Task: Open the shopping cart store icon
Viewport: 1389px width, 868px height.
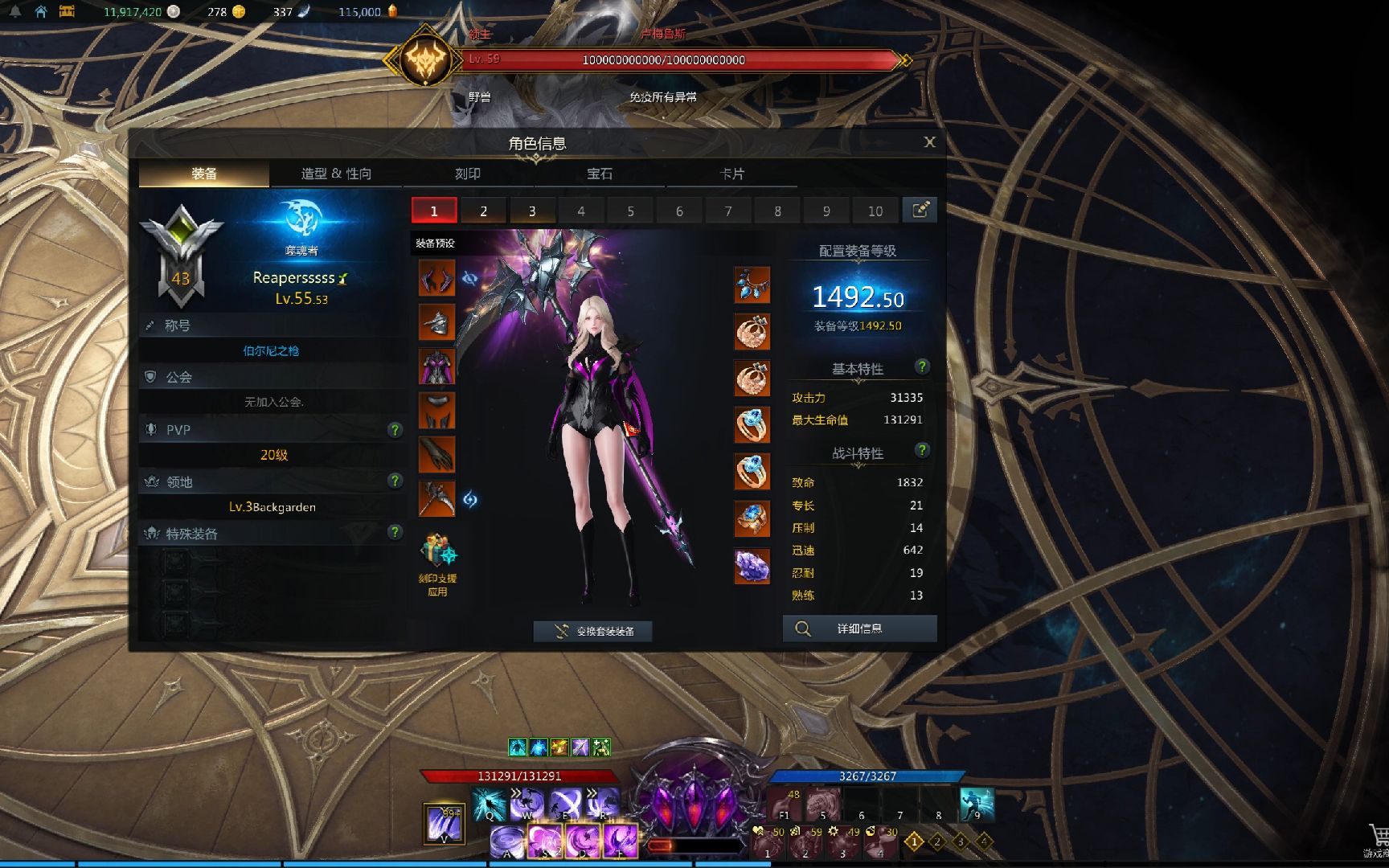Action: (x=1378, y=836)
